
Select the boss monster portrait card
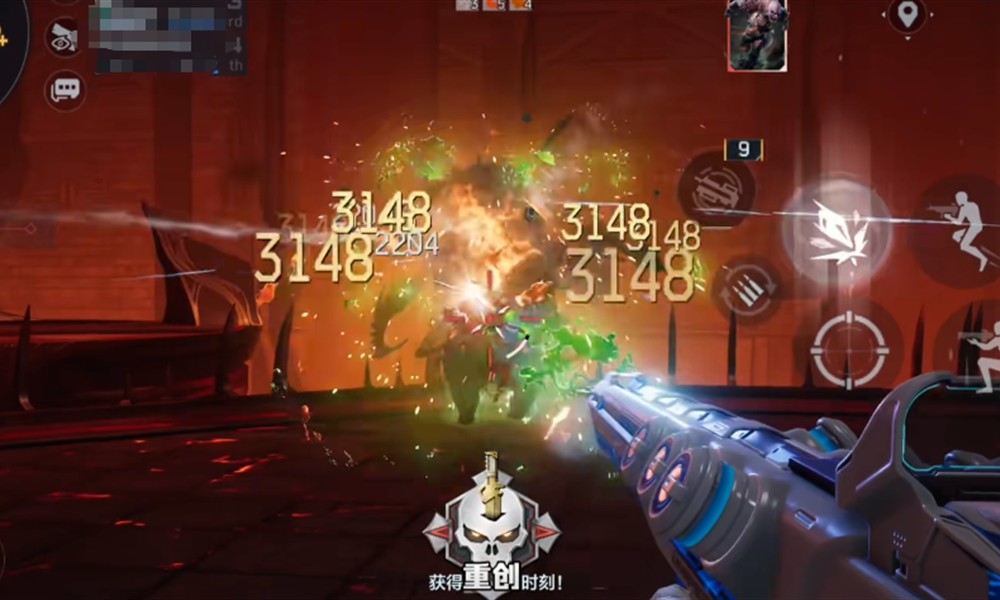pos(756,34)
